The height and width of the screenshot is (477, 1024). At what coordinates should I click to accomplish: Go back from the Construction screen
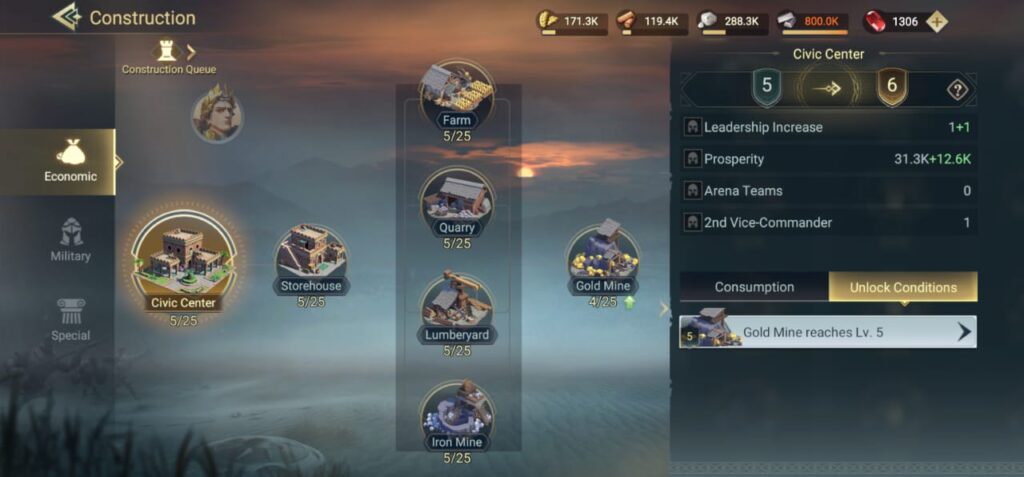click(x=66, y=17)
